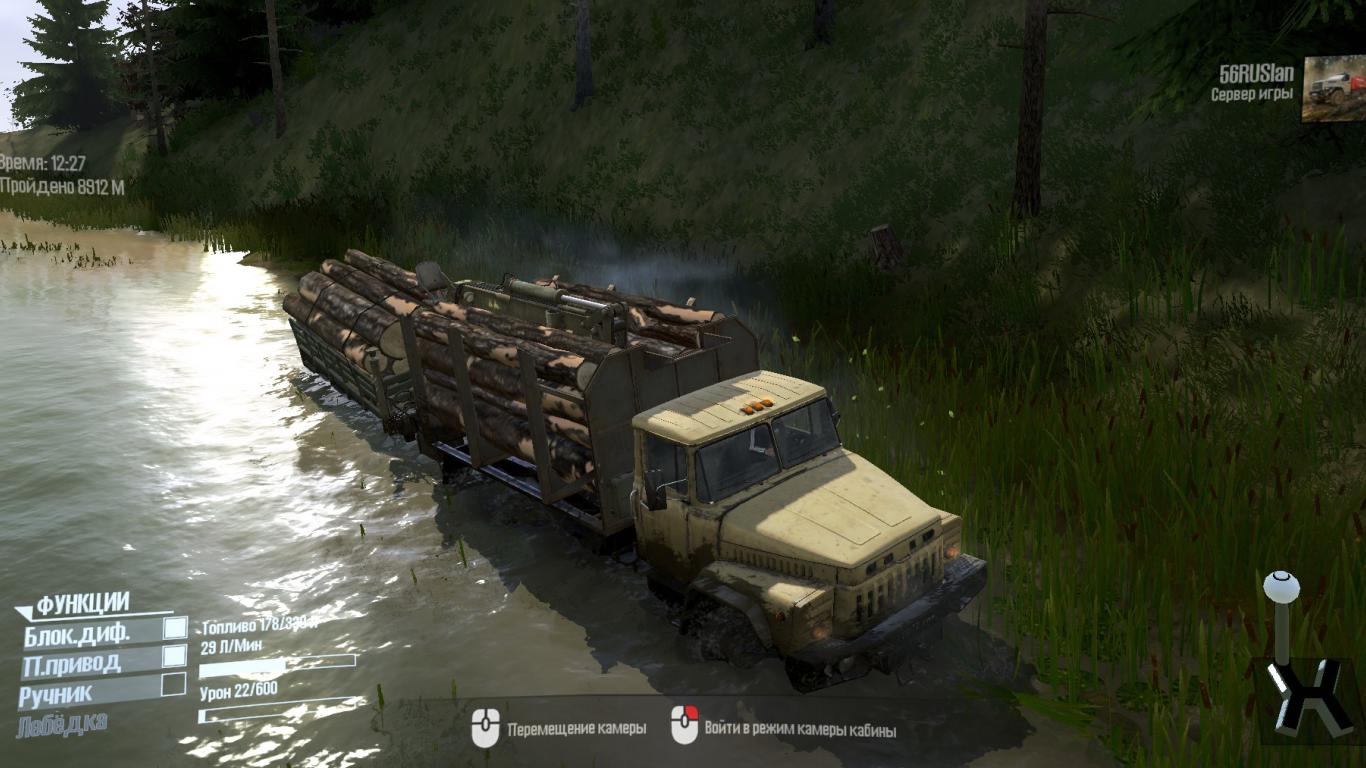Toggle the Блок.диф. differential lock
The image size is (1366, 768).
pos(175,628)
